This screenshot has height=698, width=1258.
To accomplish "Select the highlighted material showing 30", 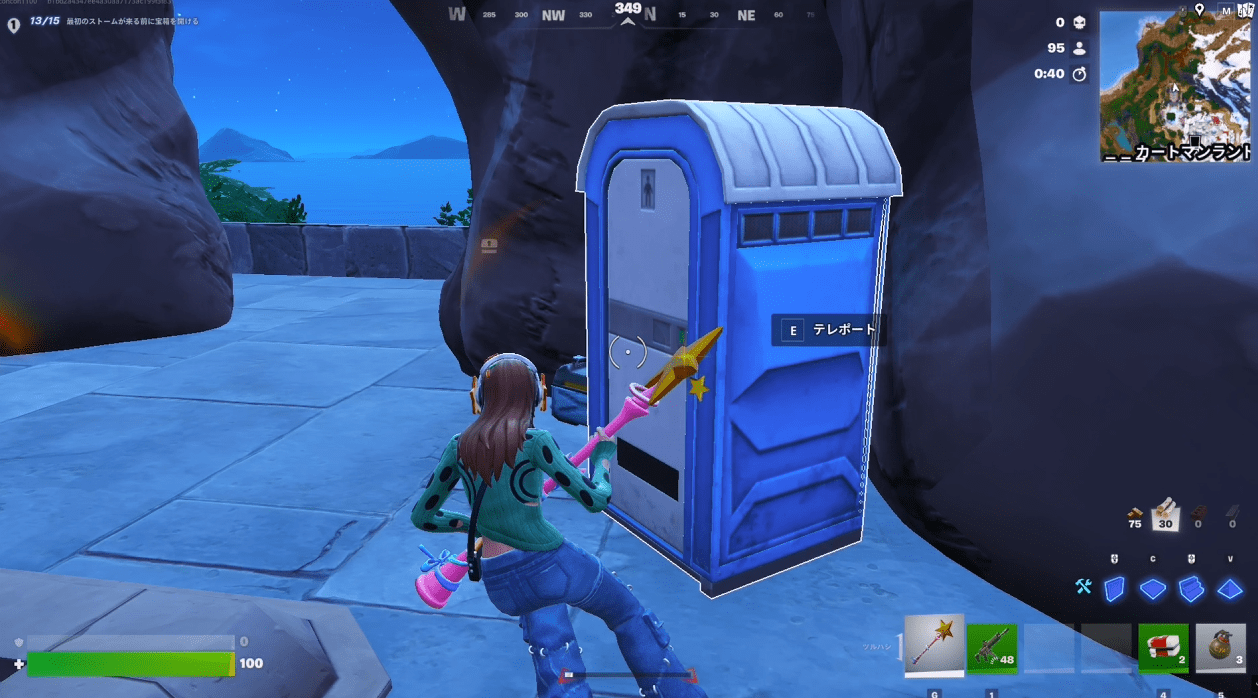I will point(1164,513).
